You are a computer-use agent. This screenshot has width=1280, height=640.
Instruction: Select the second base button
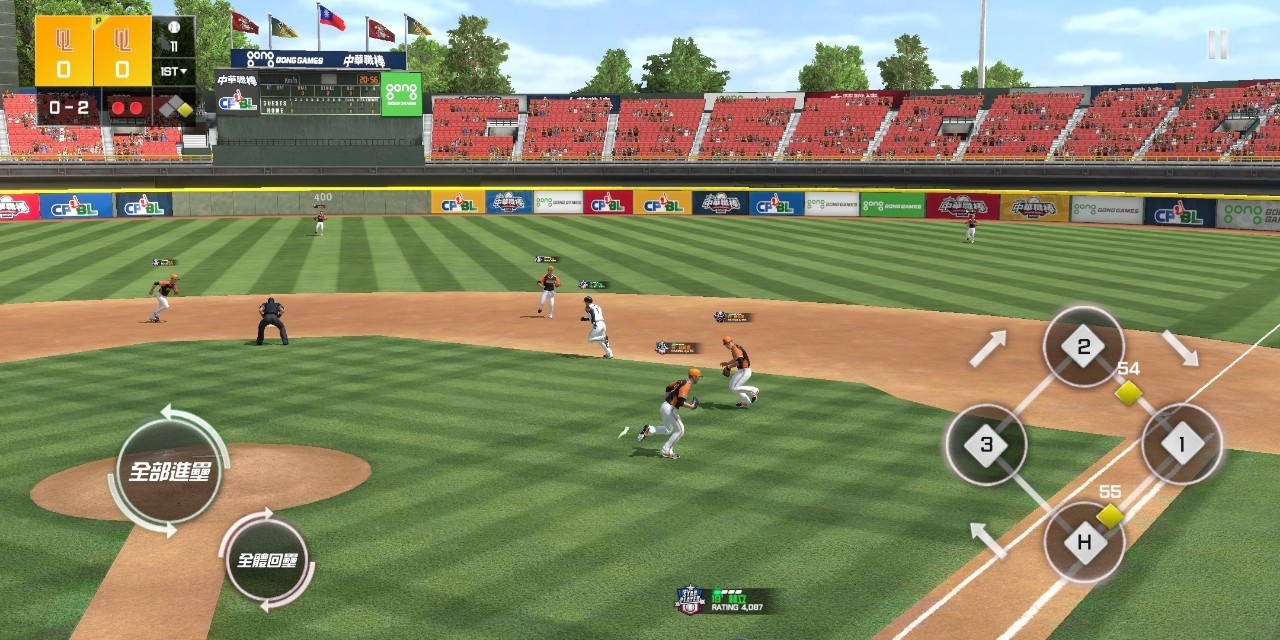point(1083,347)
